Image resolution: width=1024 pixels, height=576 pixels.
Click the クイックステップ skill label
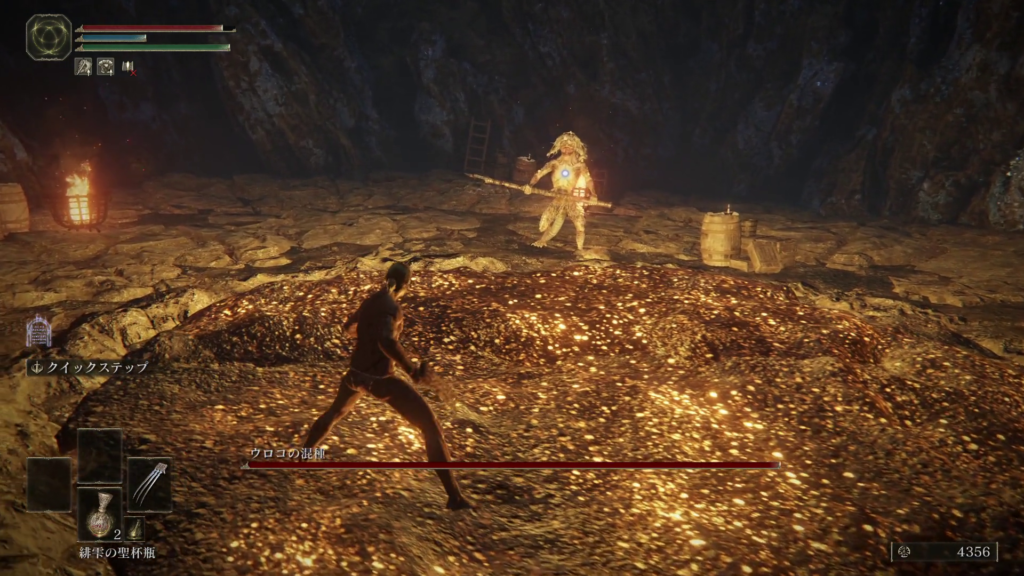[89, 367]
